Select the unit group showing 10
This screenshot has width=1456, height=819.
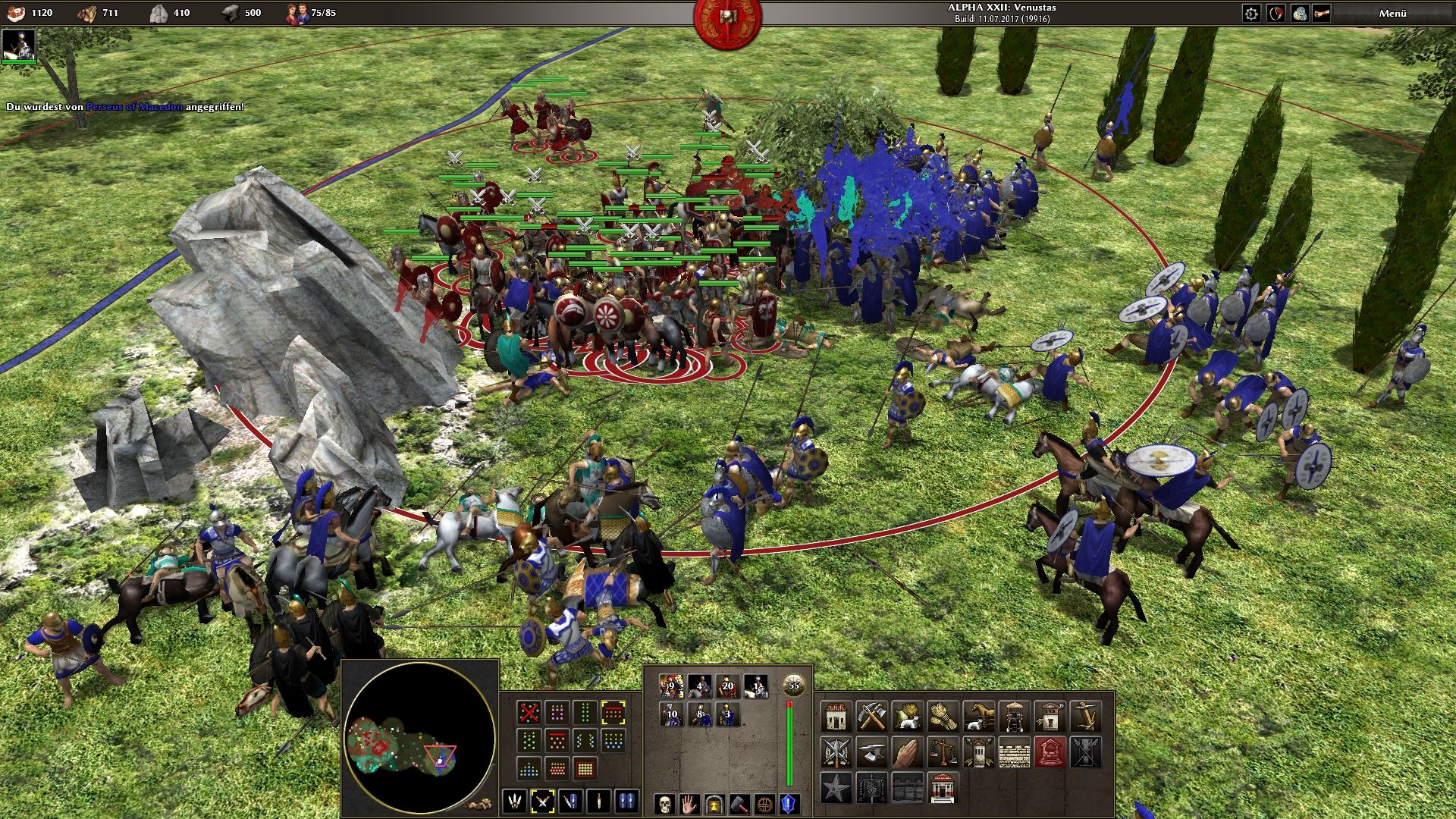[672, 714]
